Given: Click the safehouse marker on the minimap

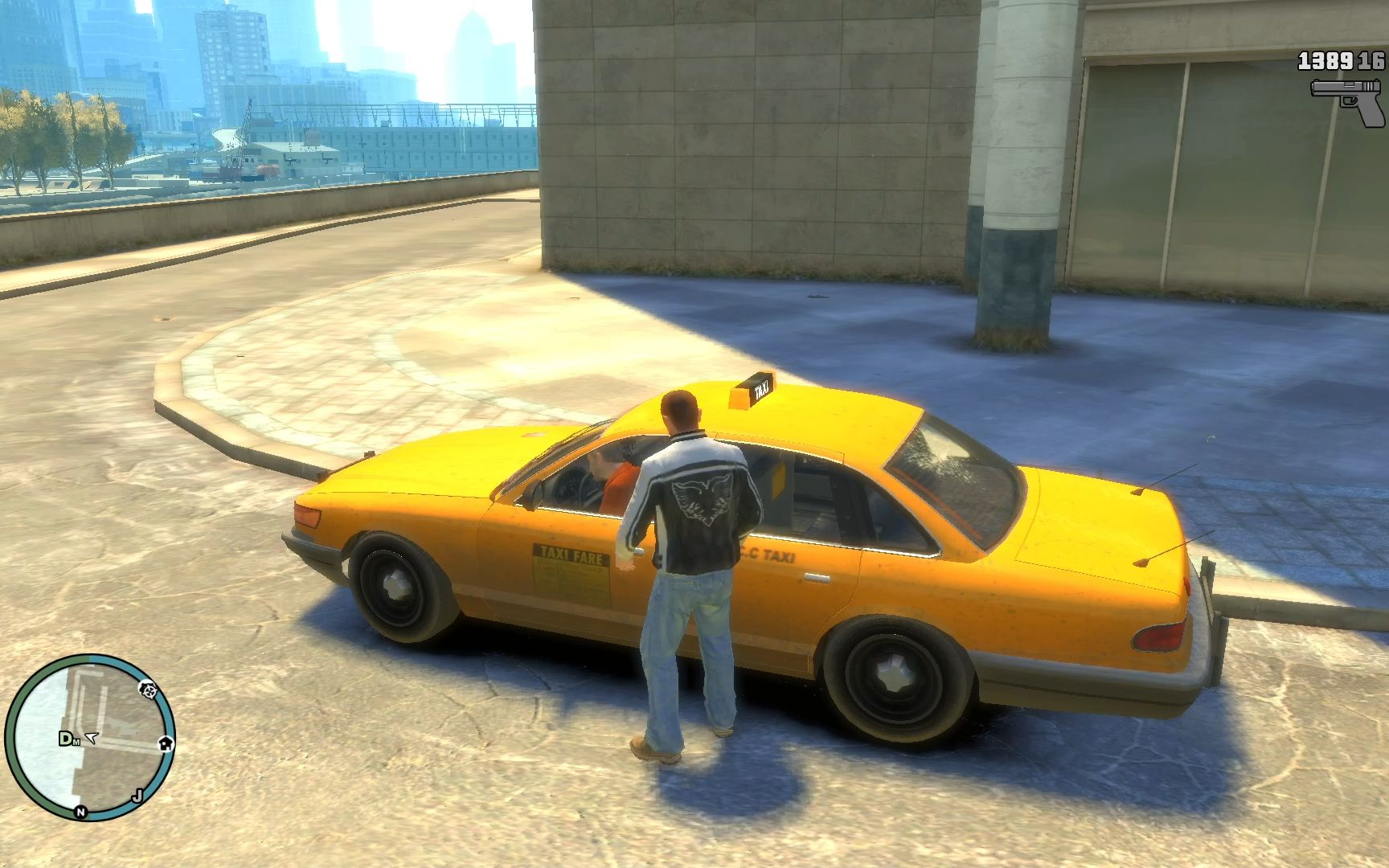Looking at the screenshot, I should click(166, 742).
